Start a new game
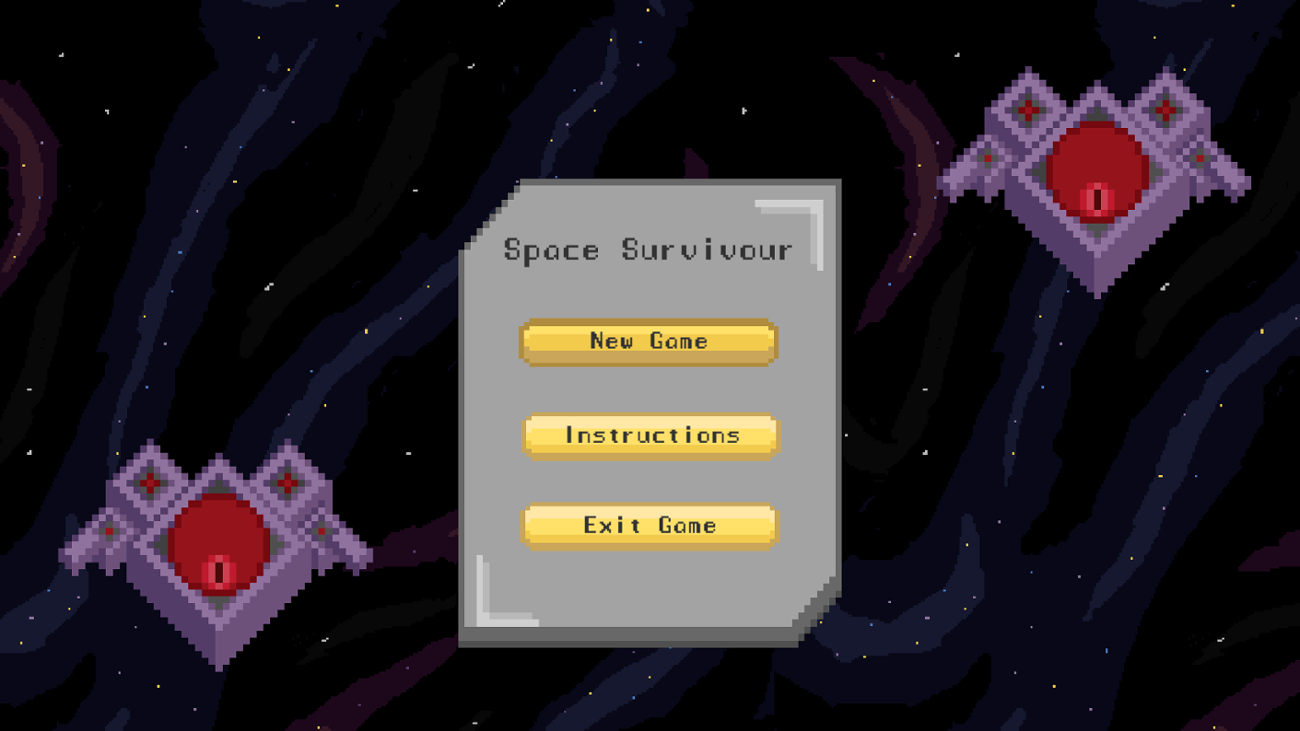The width and height of the screenshot is (1300, 731). point(648,341)
